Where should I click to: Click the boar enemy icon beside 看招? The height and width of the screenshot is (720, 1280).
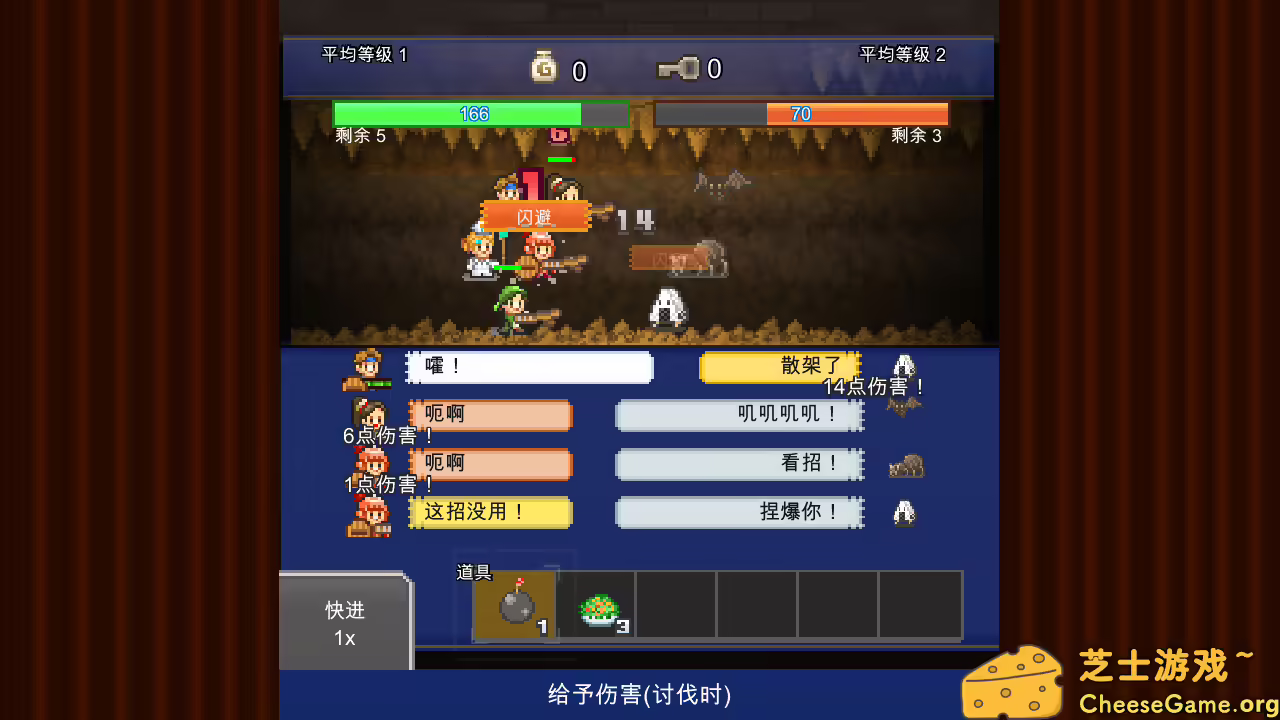click(x=905, y=464)
